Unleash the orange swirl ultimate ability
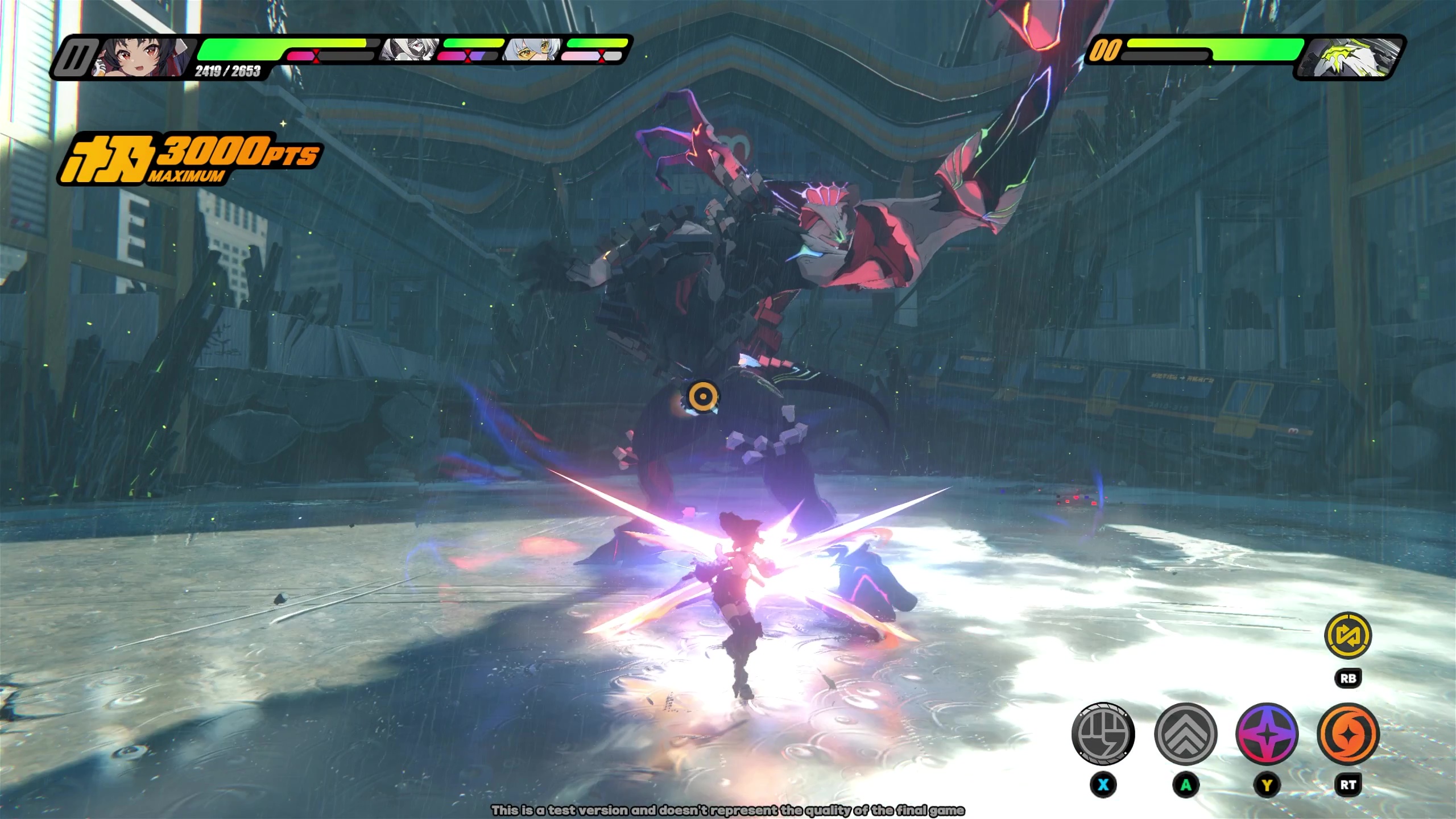This screenshot has width=1456, height=819. tap(1348, 734)
